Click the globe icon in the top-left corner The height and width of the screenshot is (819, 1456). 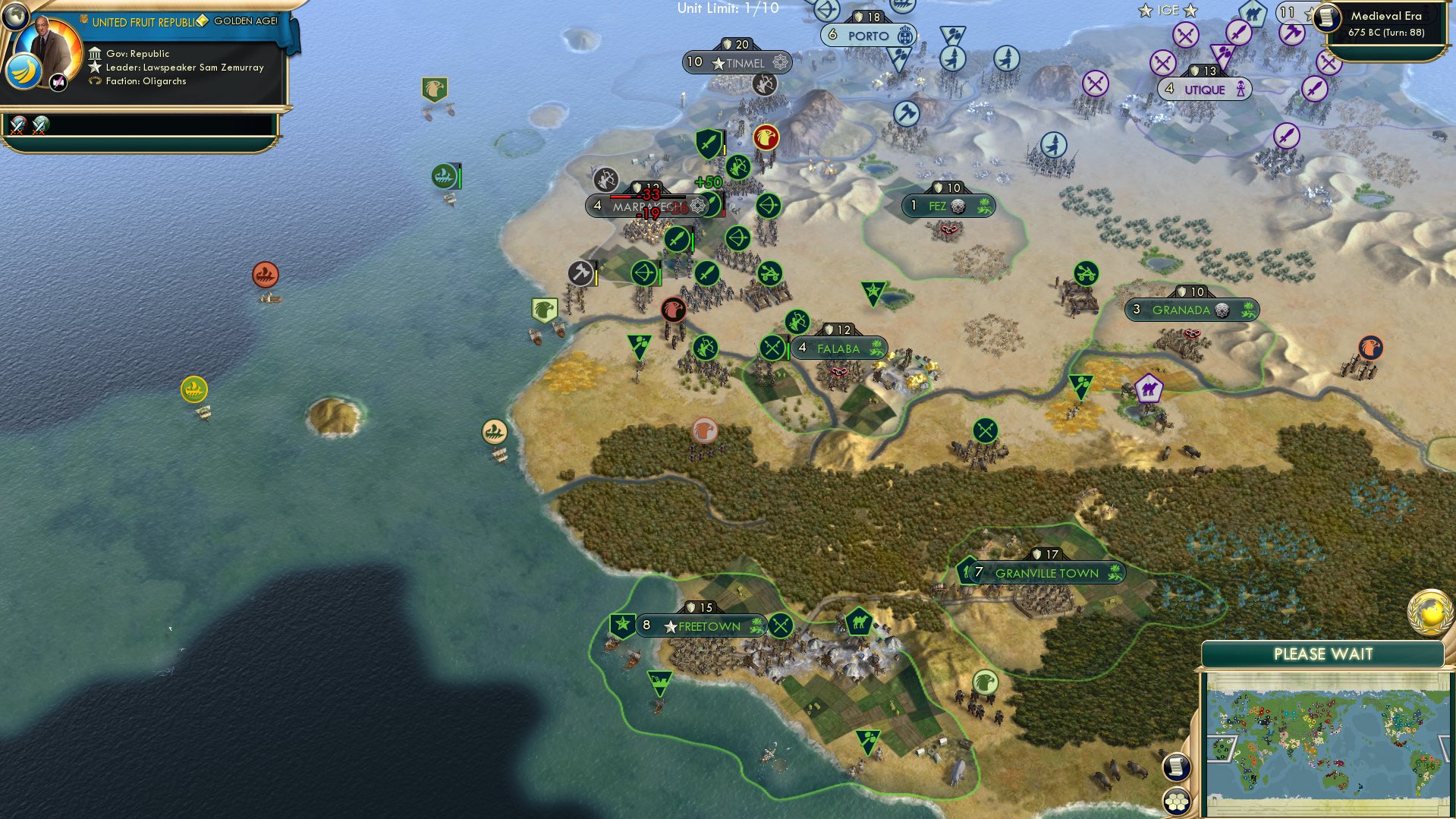14,15
